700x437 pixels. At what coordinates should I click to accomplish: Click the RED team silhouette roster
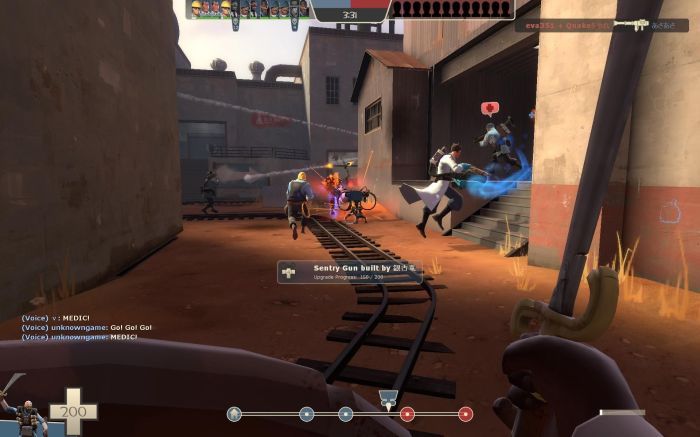pyautogui.click(x=451, y=9)
